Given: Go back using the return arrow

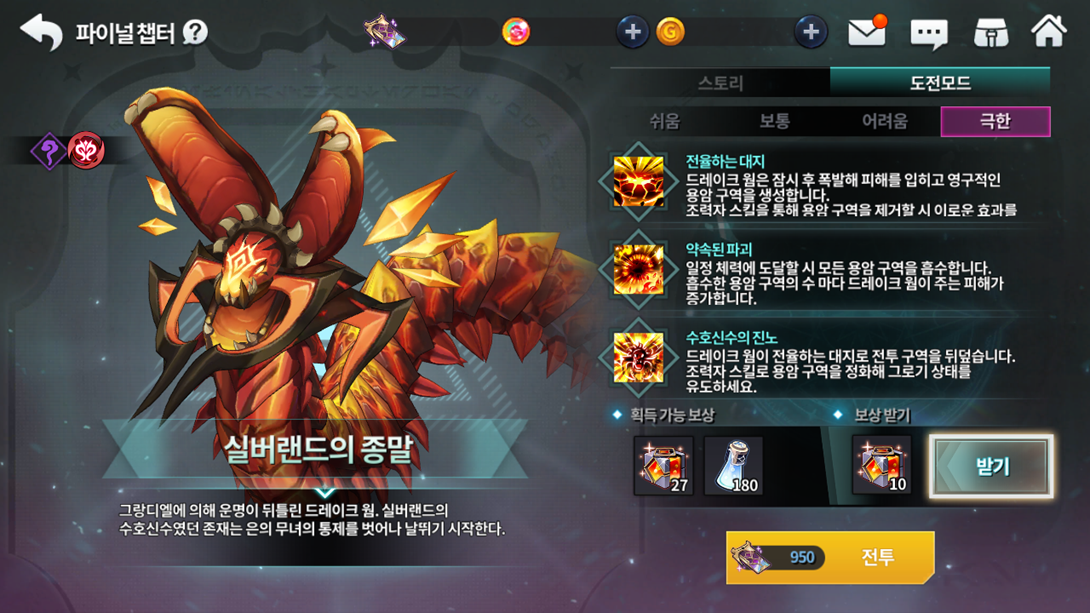Looking at the screenshot, I should click(x=41, y=32).
